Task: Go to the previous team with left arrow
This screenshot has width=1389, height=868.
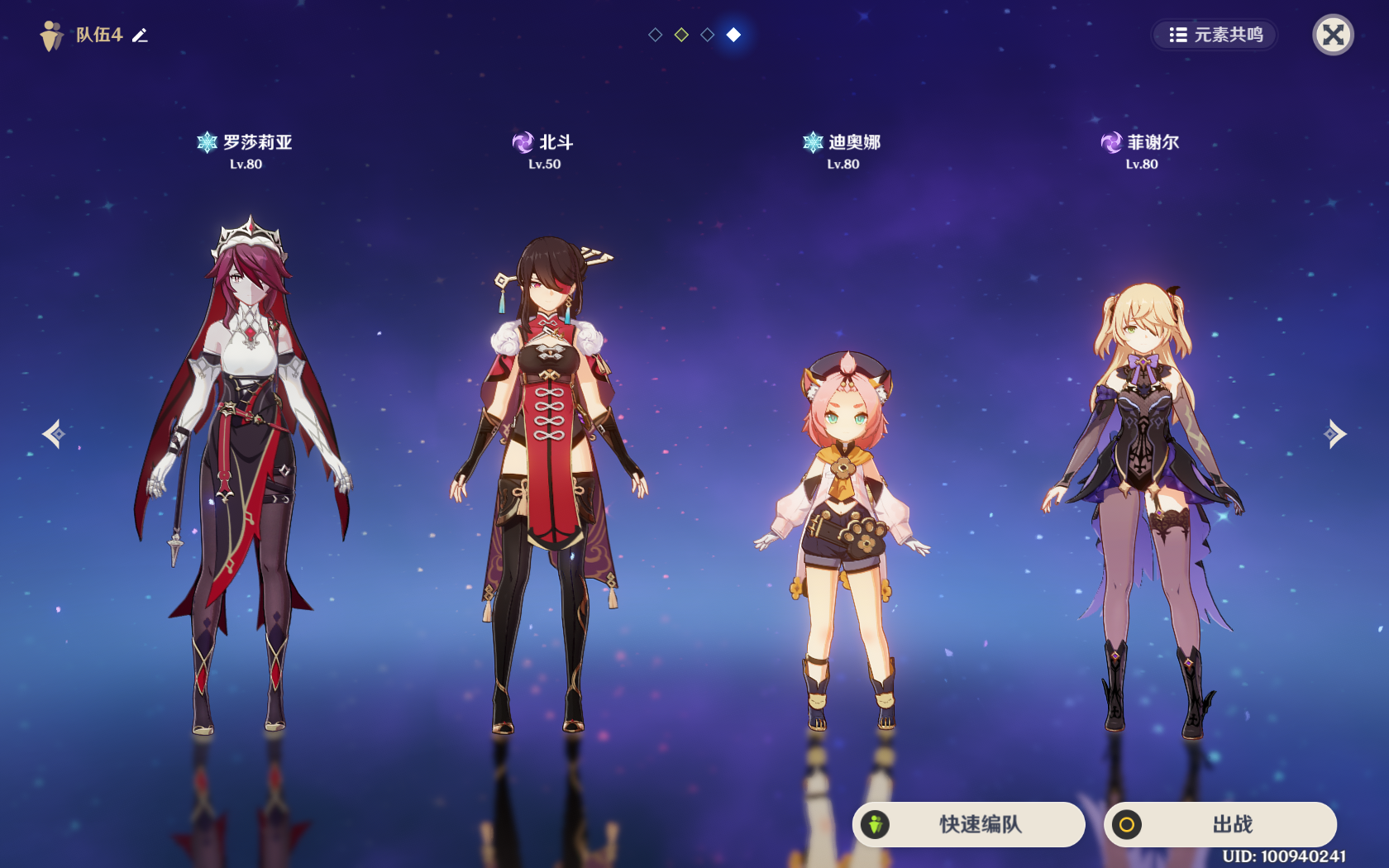Action: click(x=55, y=433)
